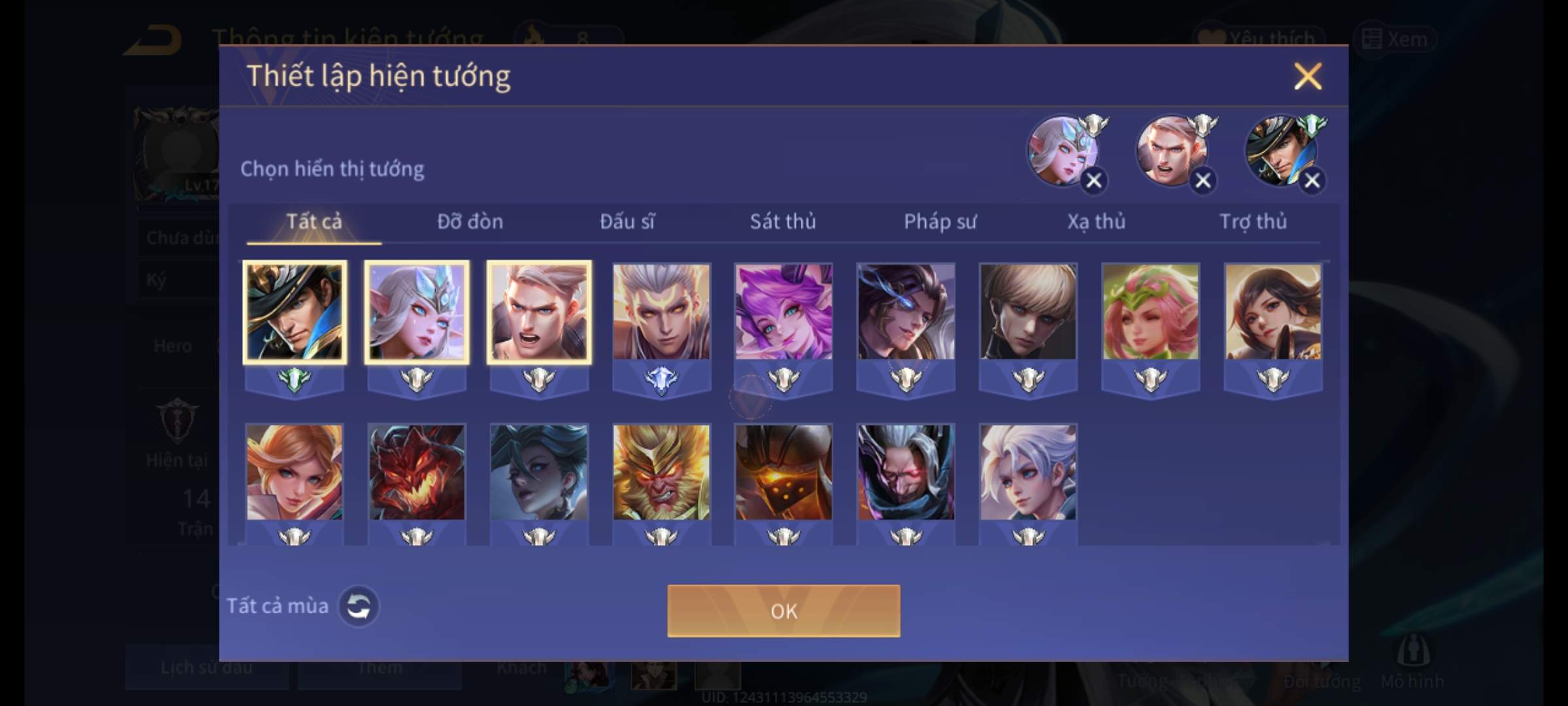Remove the elf girl from displayed heroes
1568x706 pixels.
coord(1094,180)
